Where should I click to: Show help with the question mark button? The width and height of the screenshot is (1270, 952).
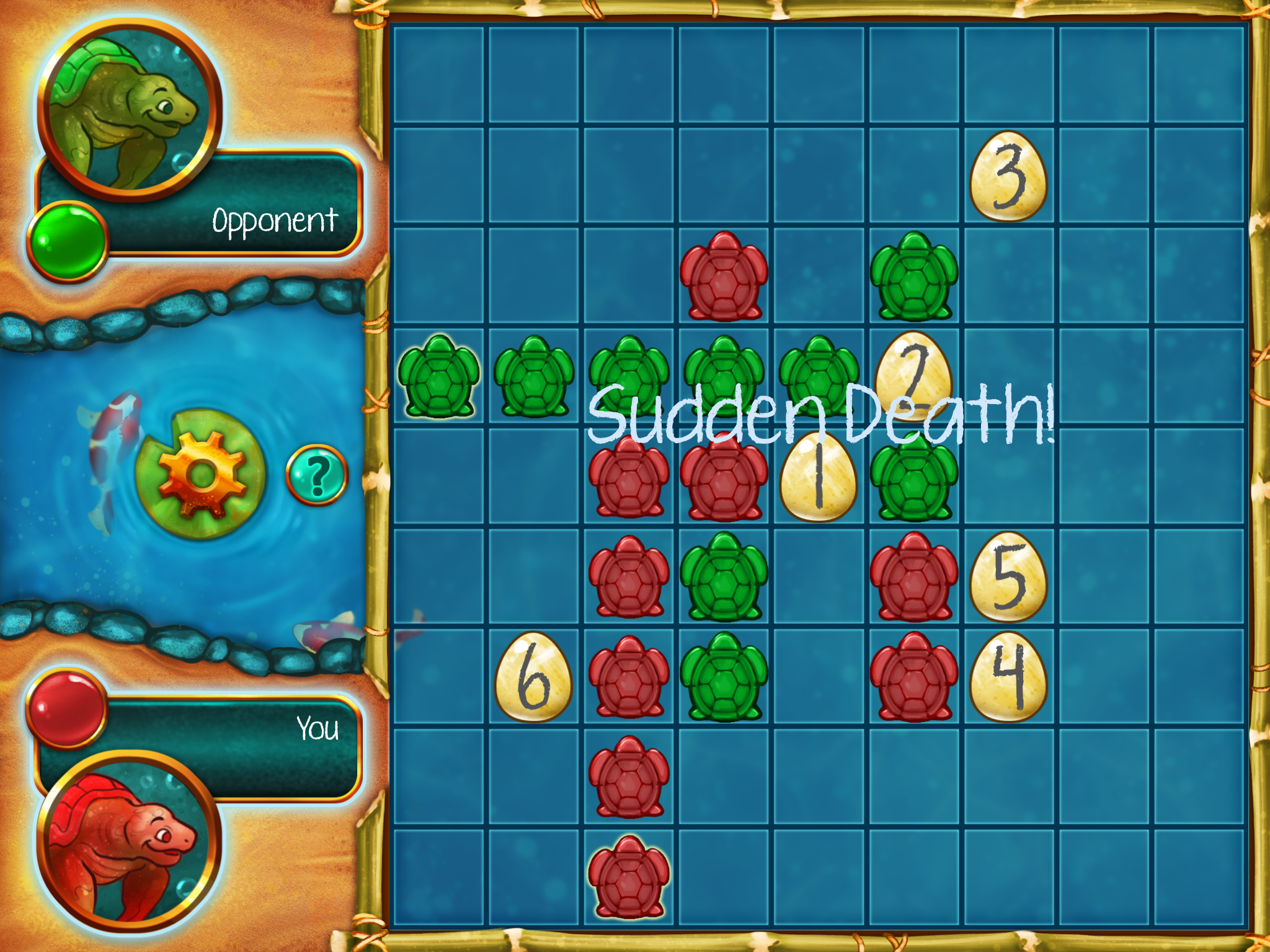[317, 475]
